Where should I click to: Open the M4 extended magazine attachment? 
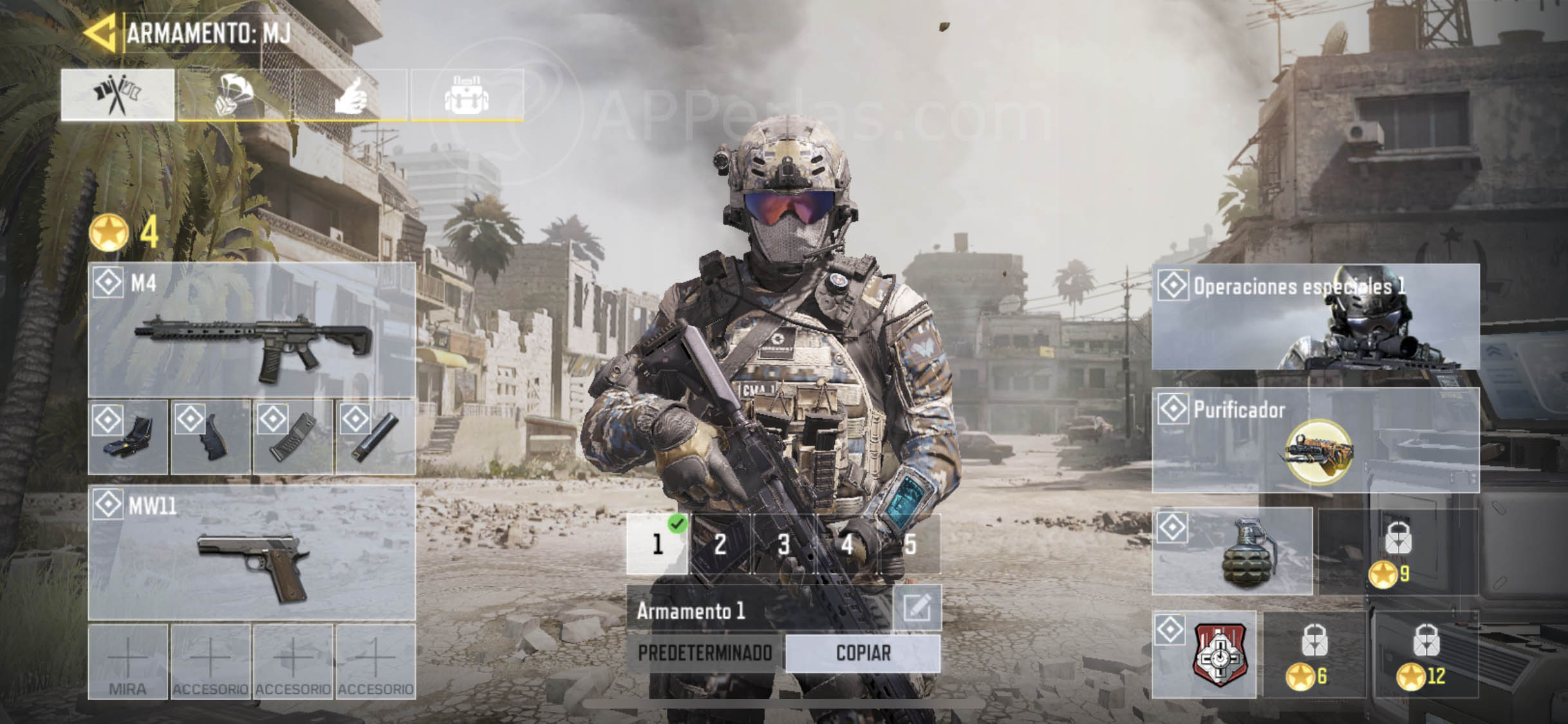pyautogui.click(x=293, y=438)
